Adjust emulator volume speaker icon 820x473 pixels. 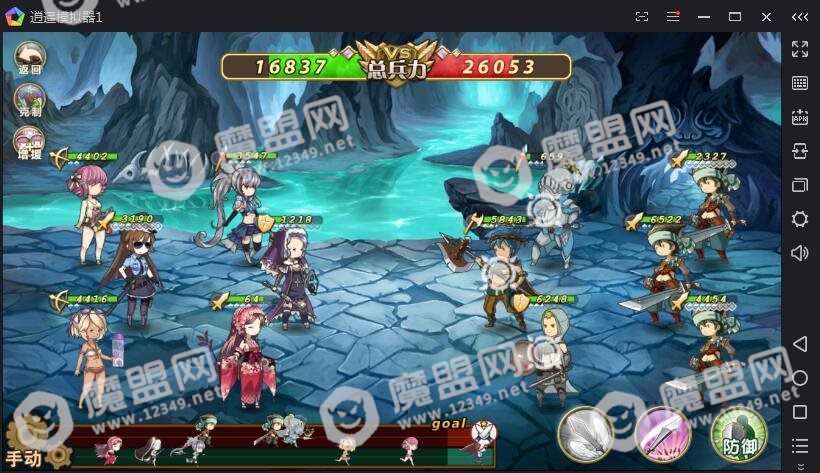[x=800, y=253]
